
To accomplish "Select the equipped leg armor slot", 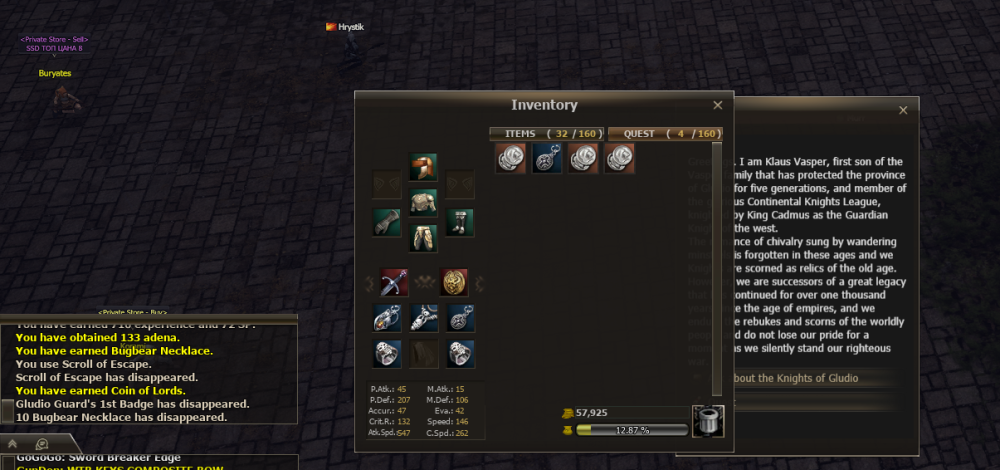I will pos(423,238).
